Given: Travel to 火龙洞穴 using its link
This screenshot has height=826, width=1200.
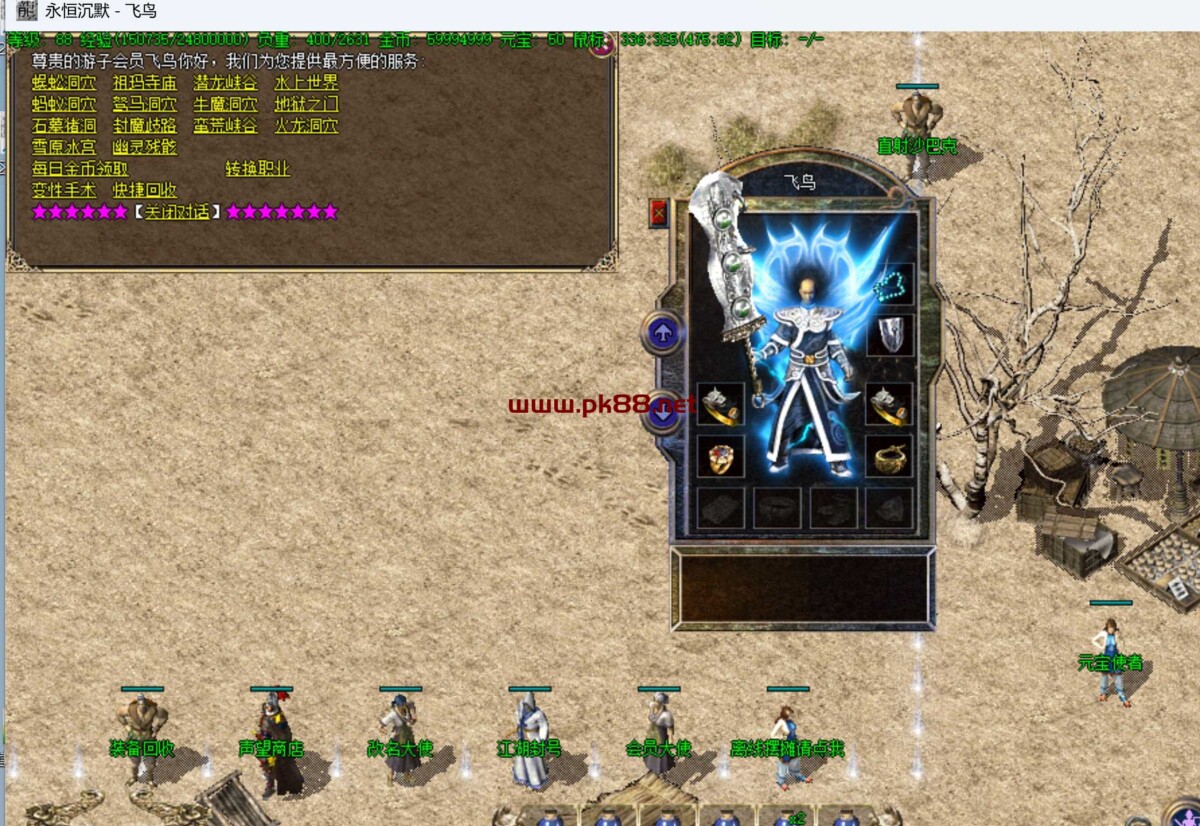Looking at the screenshot, I should point(306,126).
